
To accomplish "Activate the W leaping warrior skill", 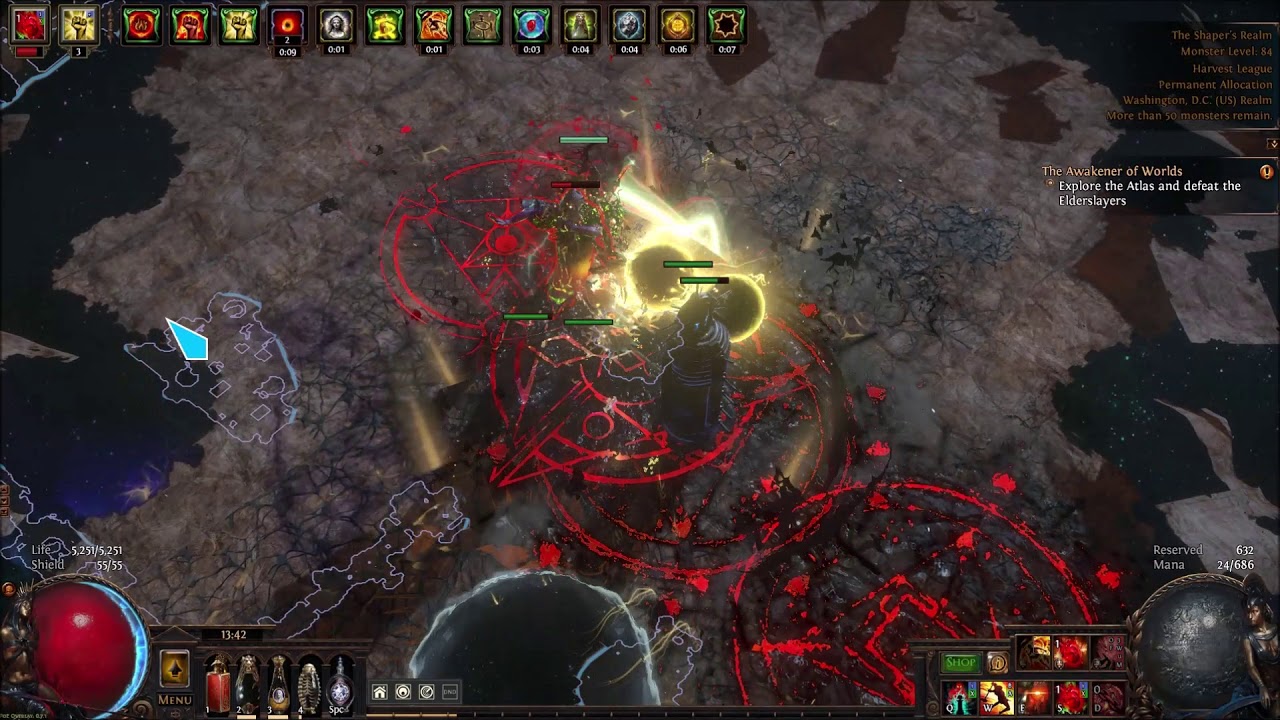I will [x=996, y=697].
